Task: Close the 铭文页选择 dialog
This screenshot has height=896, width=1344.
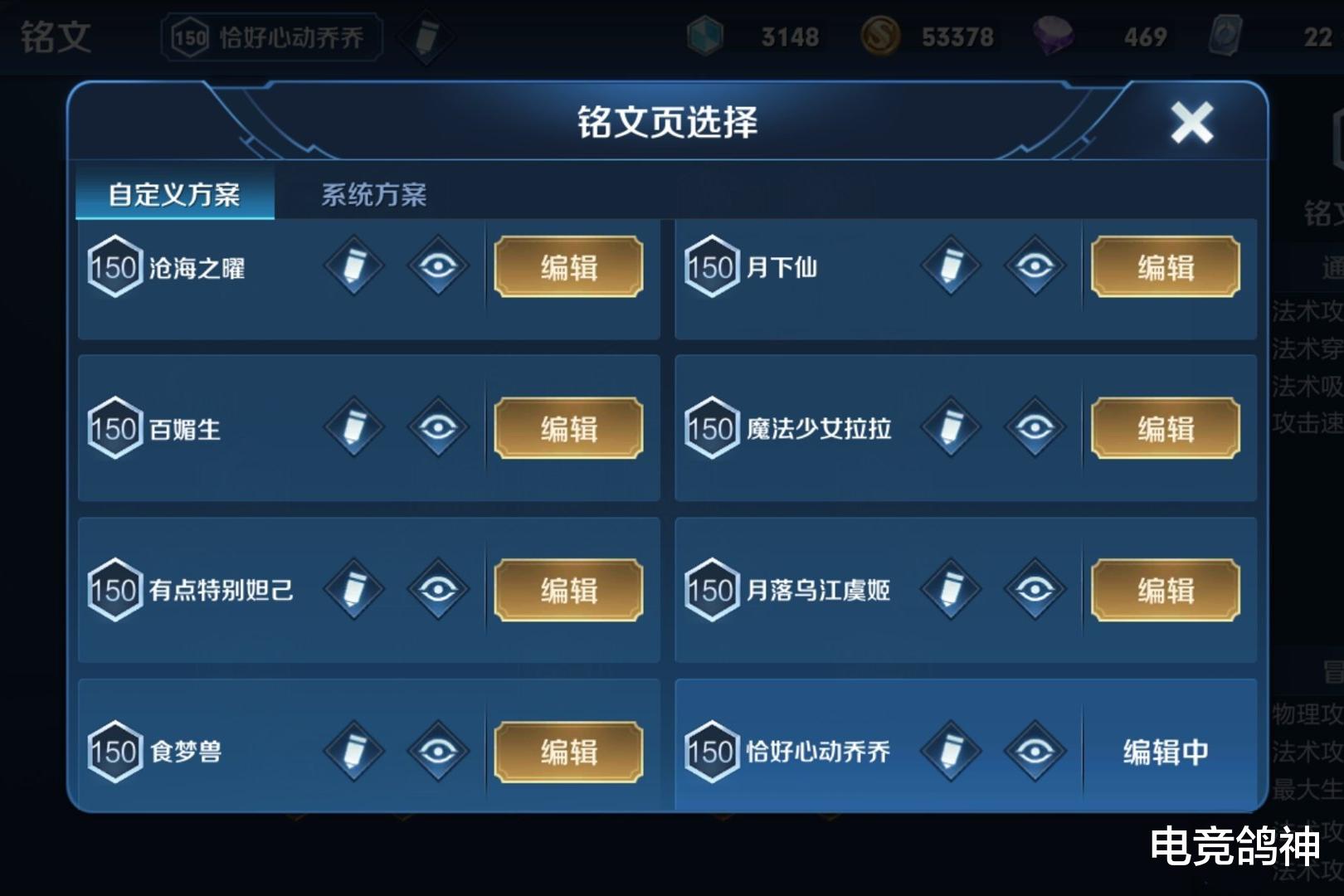Action: pos(1192,121)
